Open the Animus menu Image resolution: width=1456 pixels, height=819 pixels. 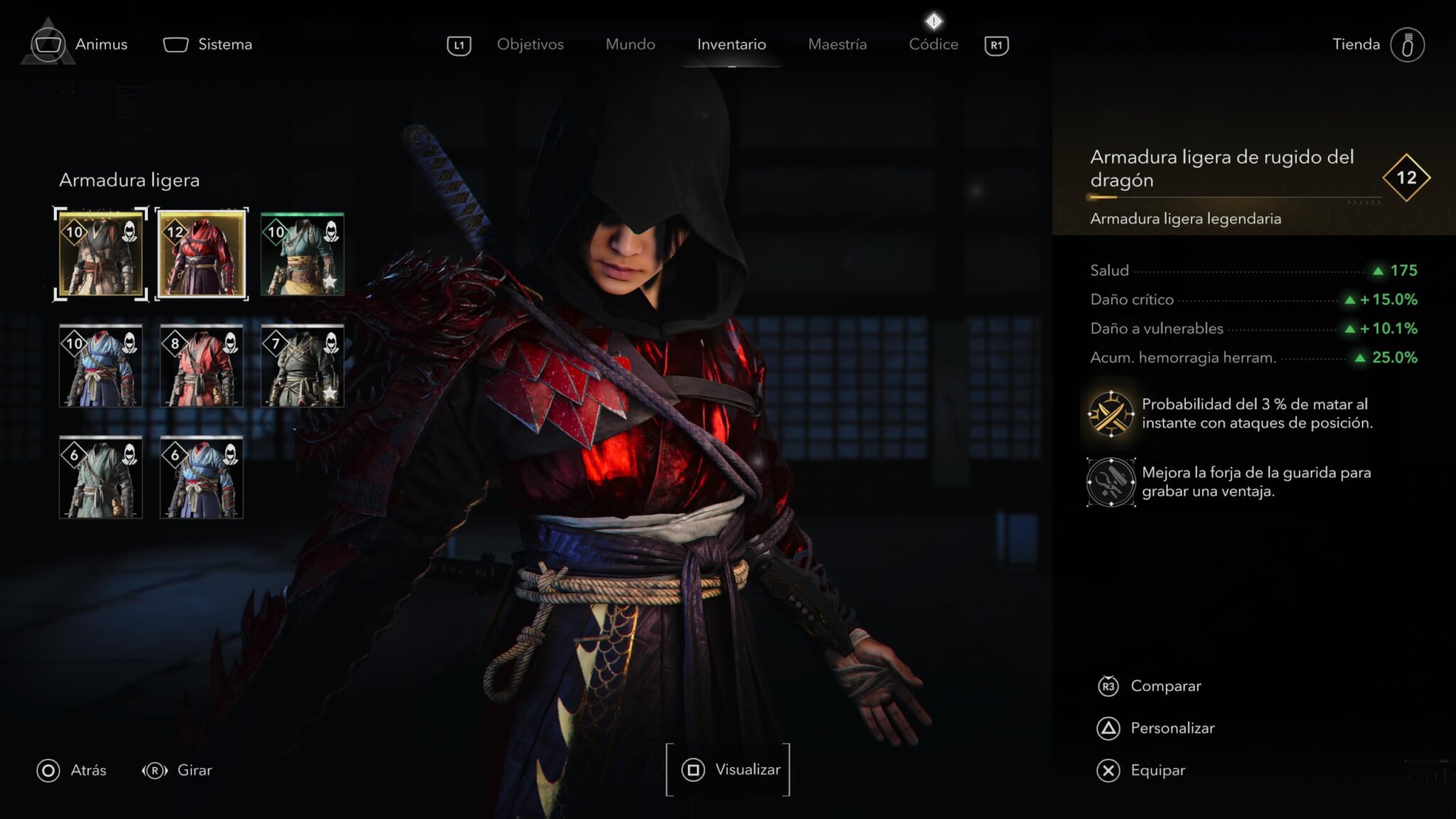(100, 44)
